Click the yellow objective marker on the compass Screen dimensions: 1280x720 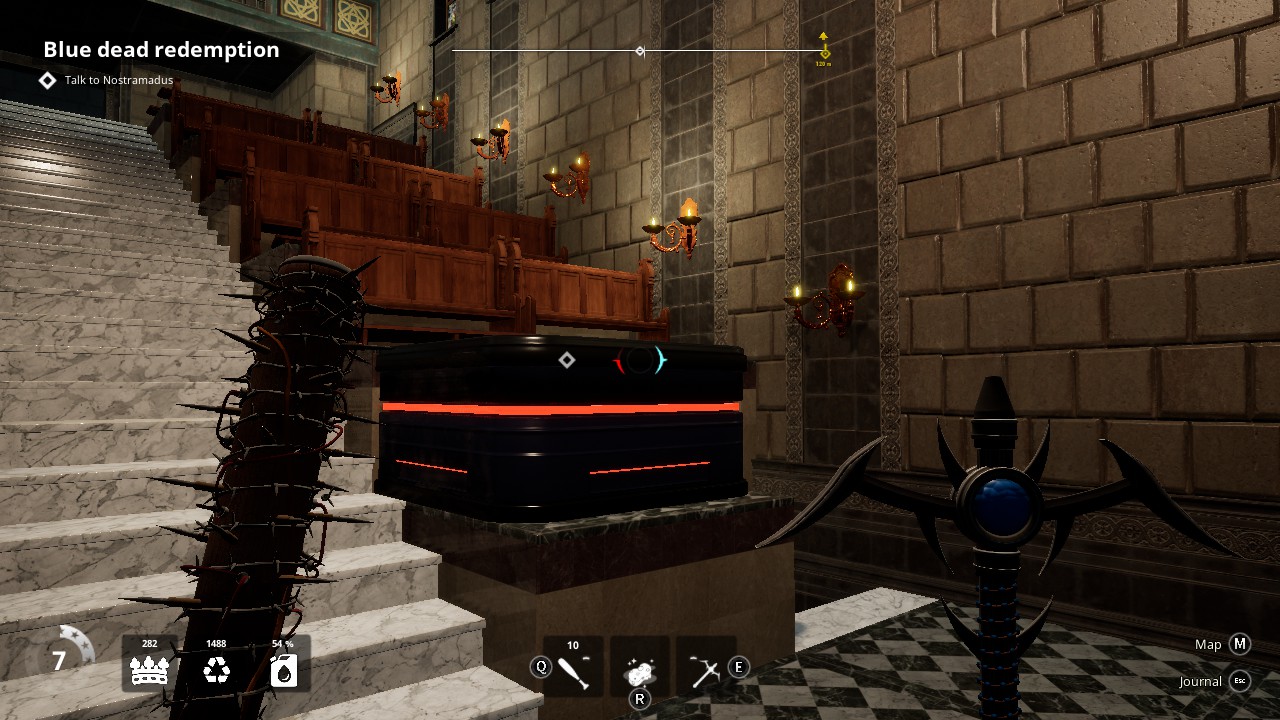[823, 50]
